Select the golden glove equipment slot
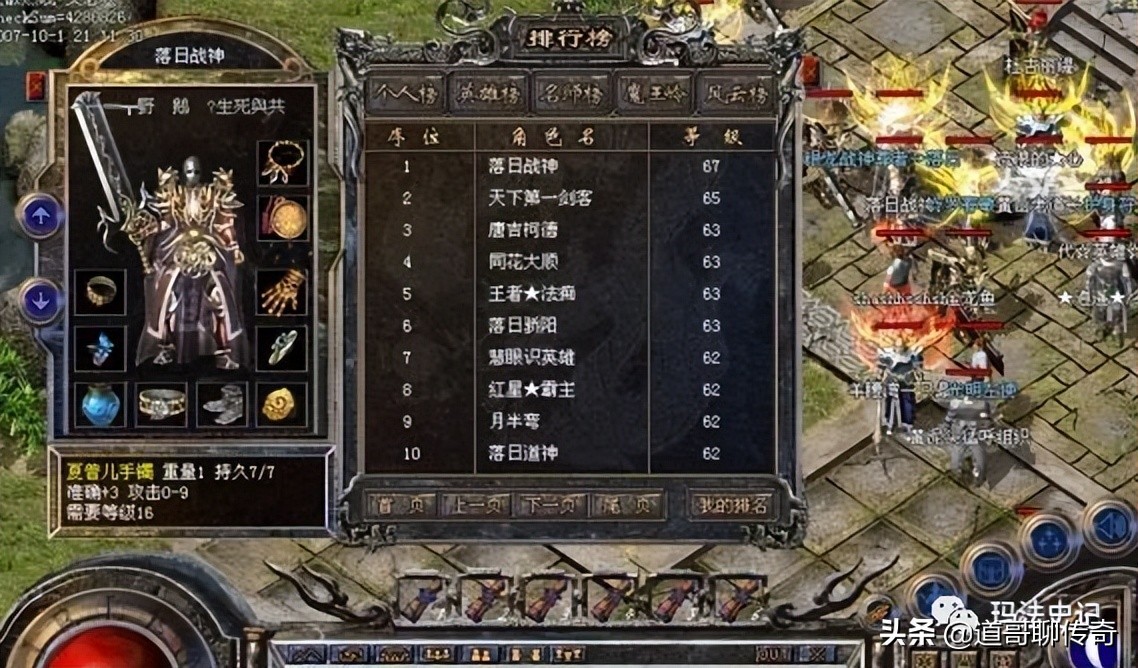The height and width of the screenshot is (668, 1138). 283,291
